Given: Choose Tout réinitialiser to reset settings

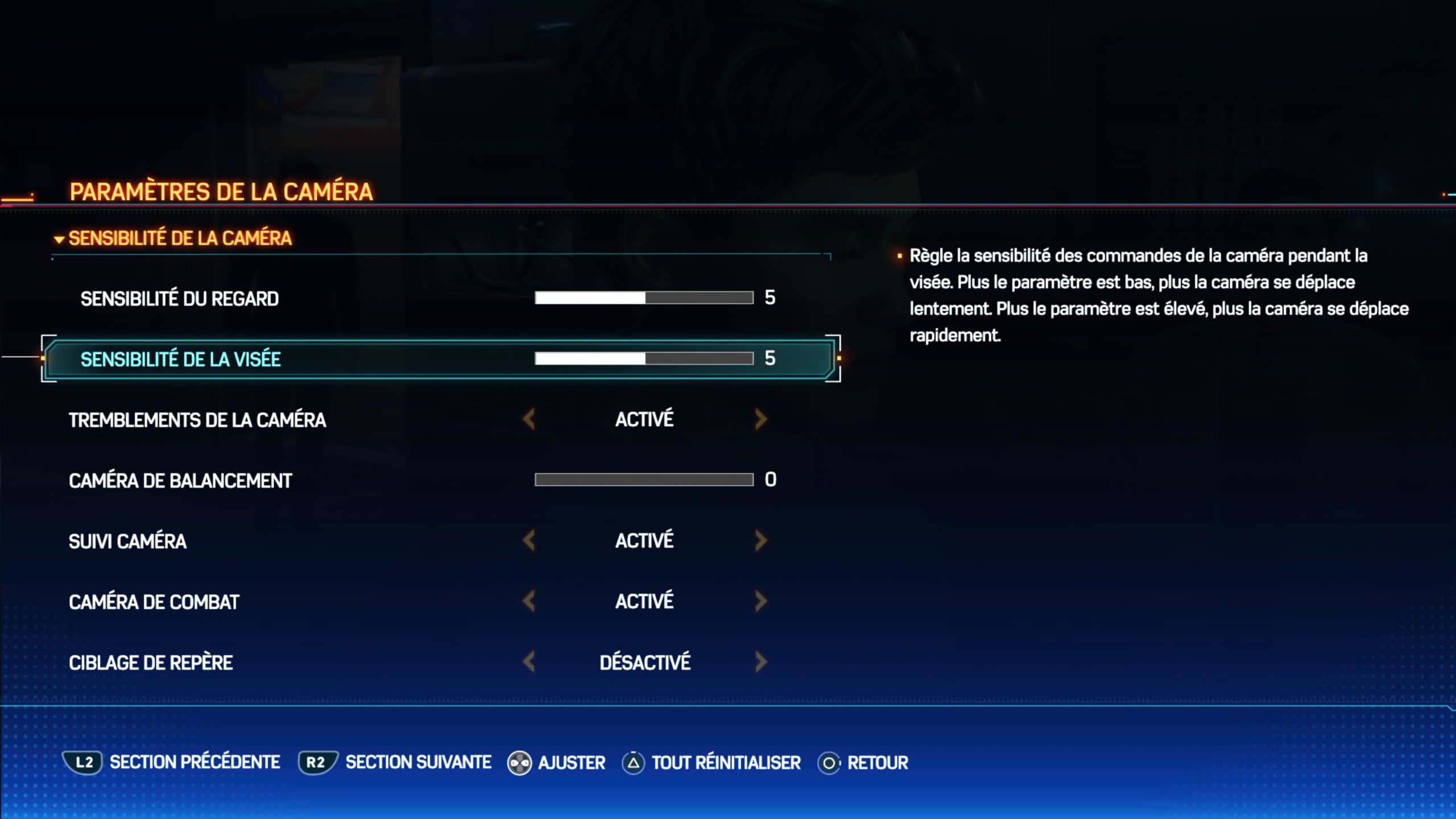Looking at the screenshot, I should 712,763.
